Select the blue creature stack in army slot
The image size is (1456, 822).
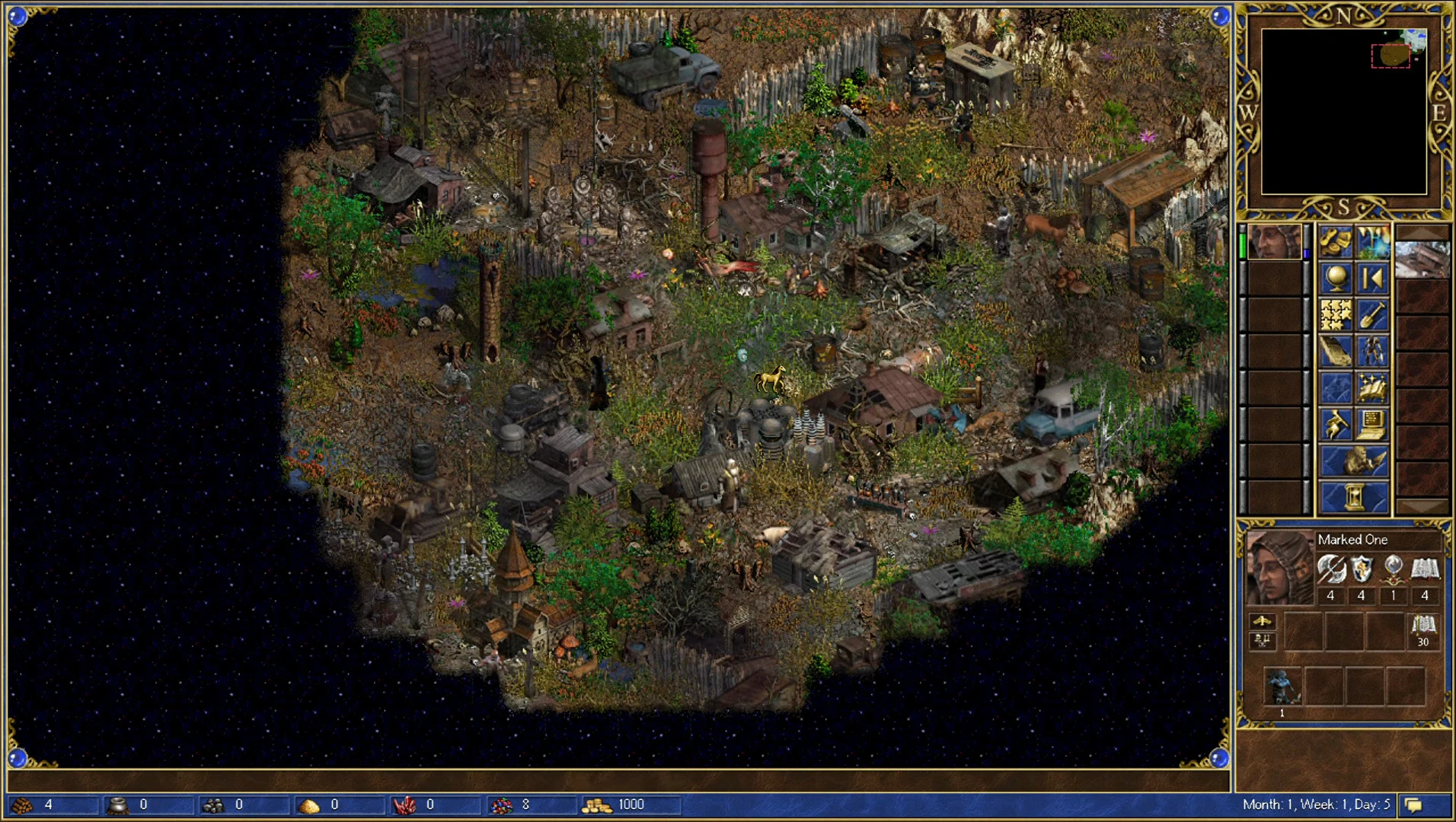pos(1282,687)
